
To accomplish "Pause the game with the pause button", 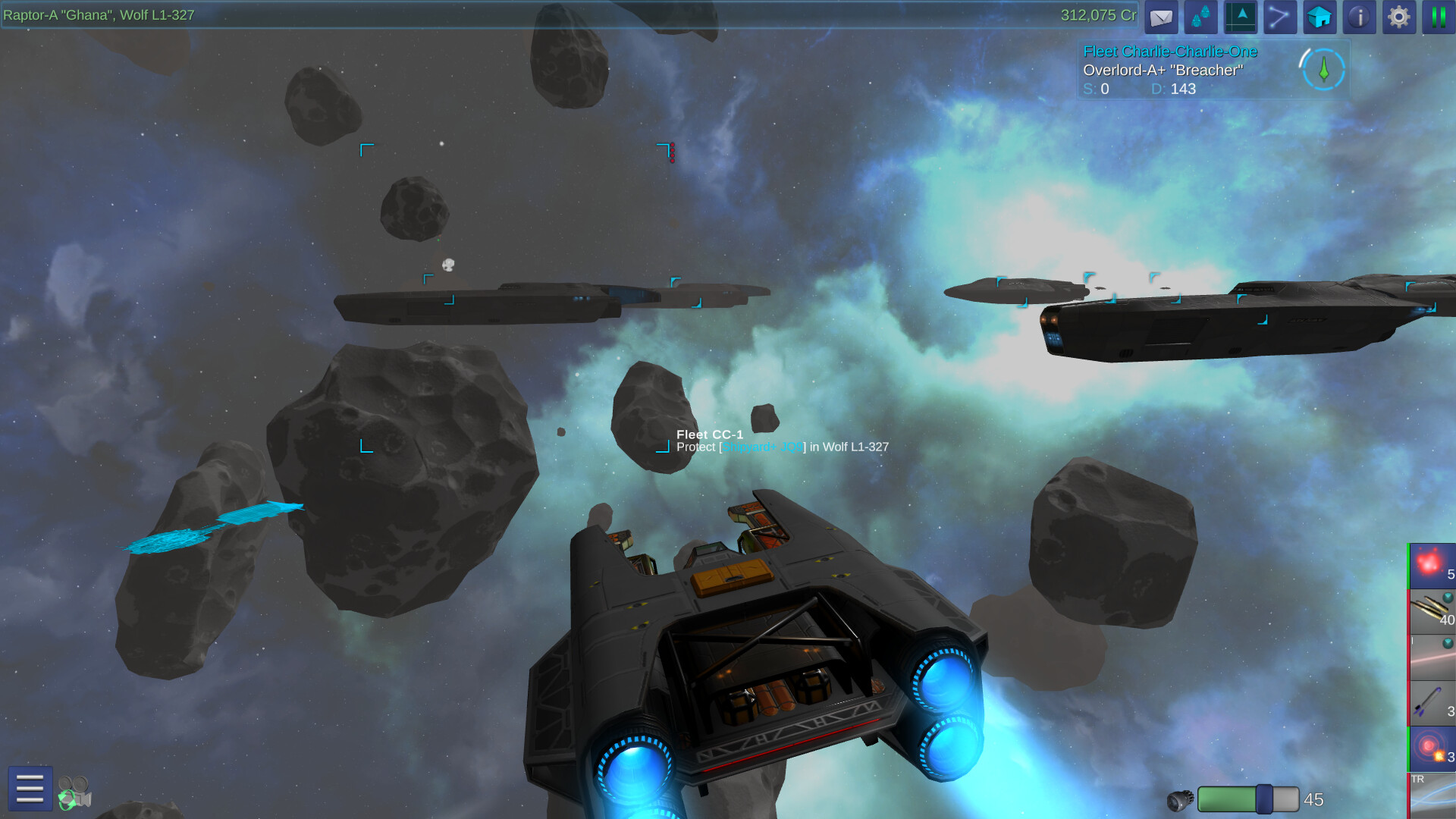I will tap(1439, 17).
